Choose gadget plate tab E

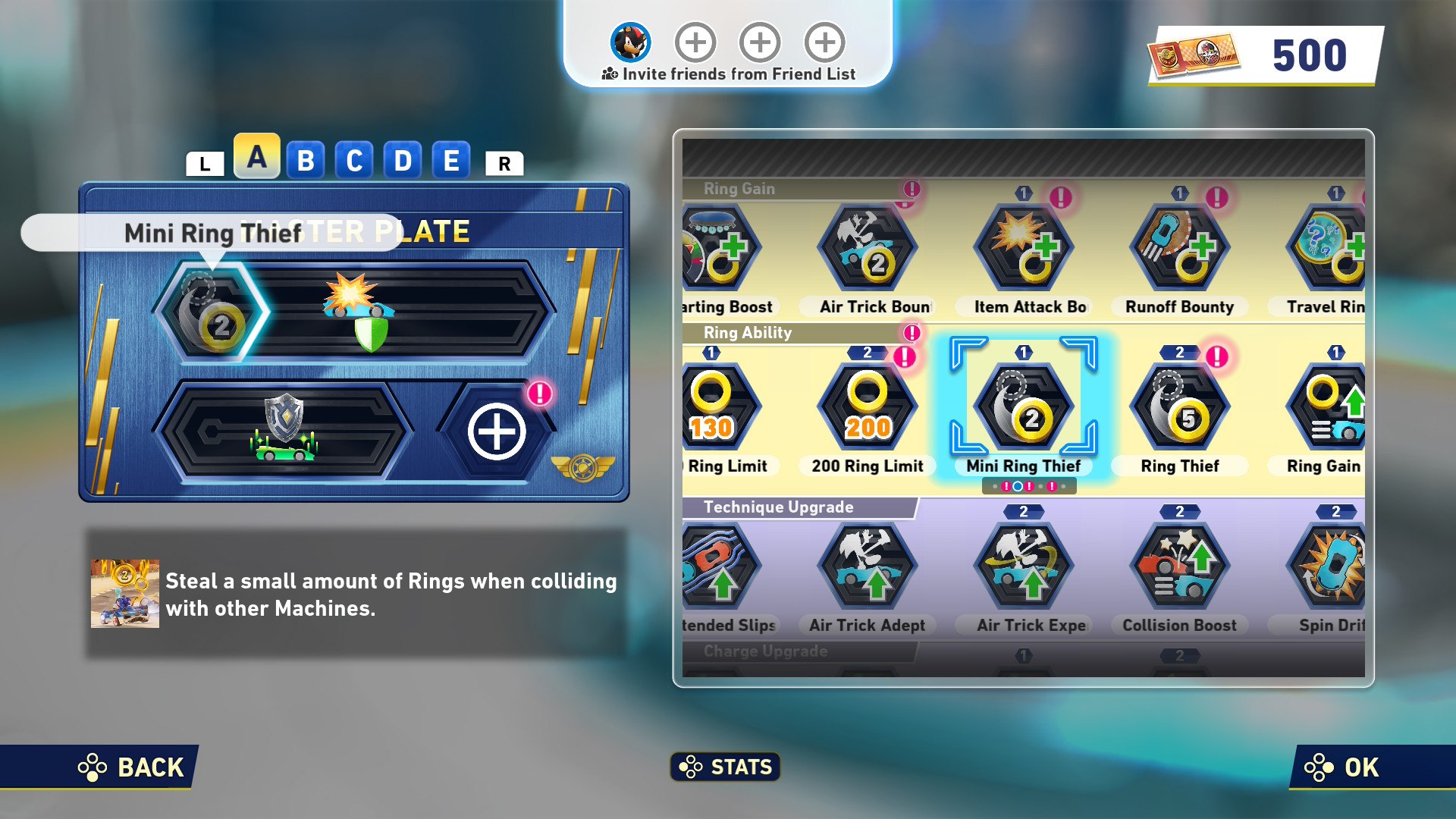pyautogui.click(x=451, y=161)
